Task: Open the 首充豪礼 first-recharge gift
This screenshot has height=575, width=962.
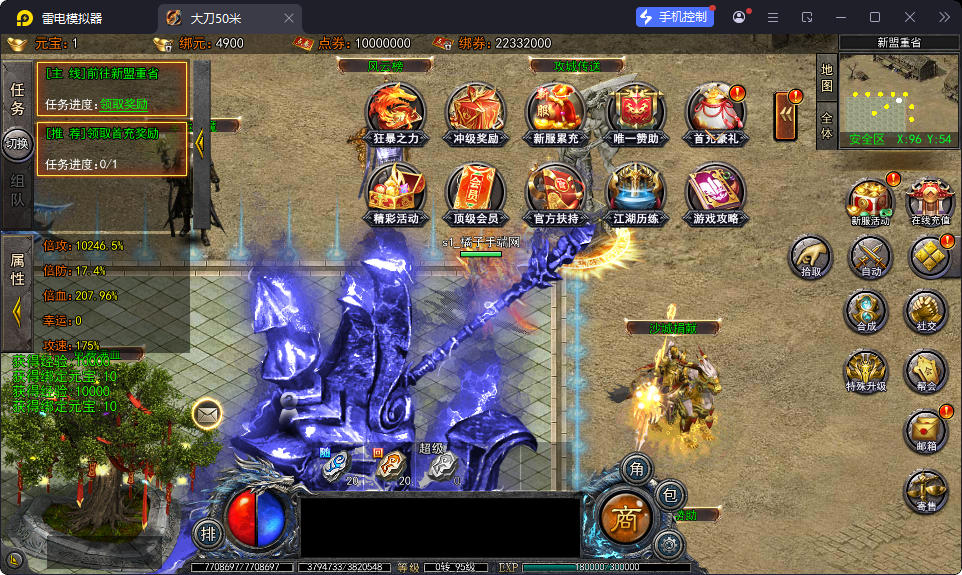Action: coord(716,112)
